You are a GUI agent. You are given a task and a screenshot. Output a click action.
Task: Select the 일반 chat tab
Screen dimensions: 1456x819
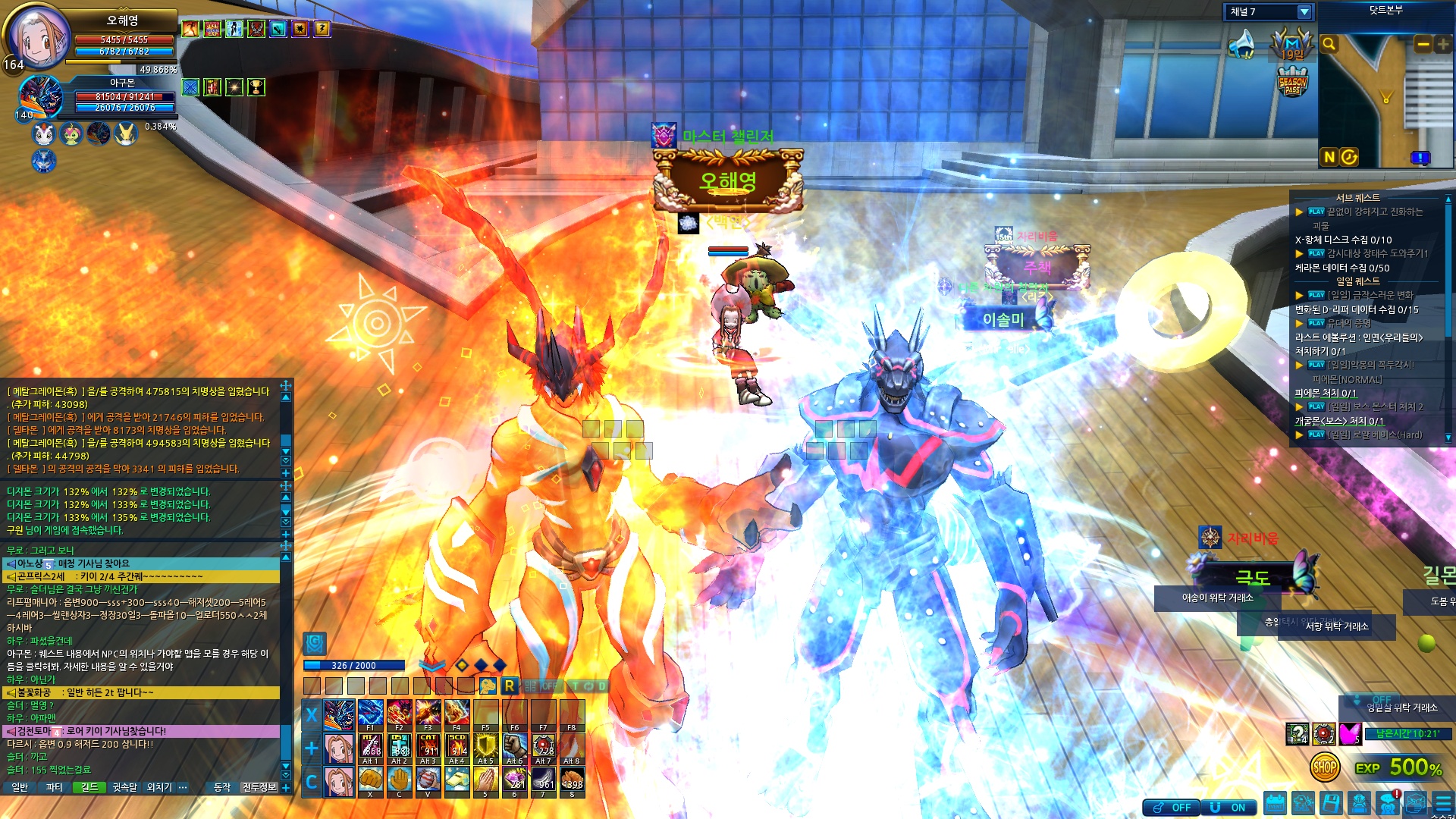click(20, 788)
